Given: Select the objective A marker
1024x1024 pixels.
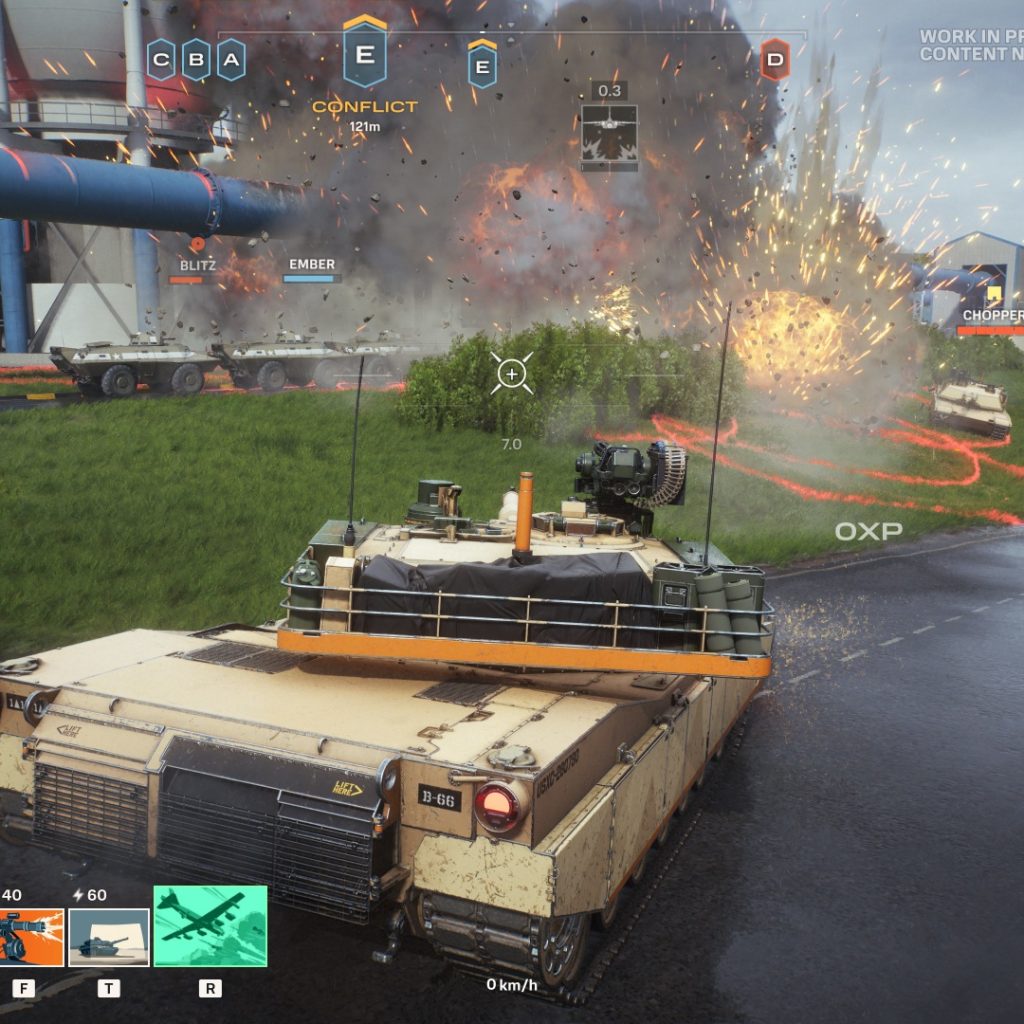Looking at the screenshot, I should pos(231,60).
